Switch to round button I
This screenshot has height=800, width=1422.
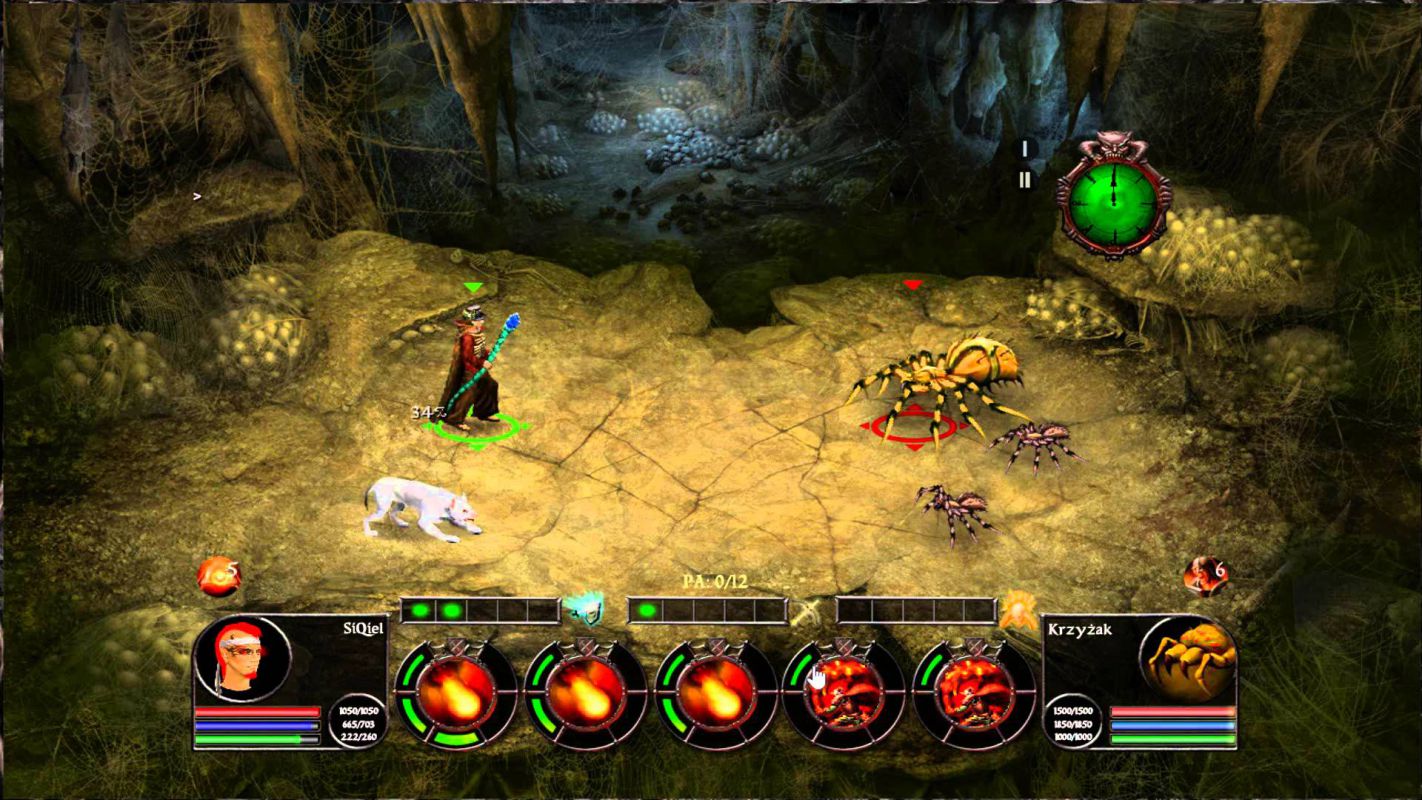1024,149
